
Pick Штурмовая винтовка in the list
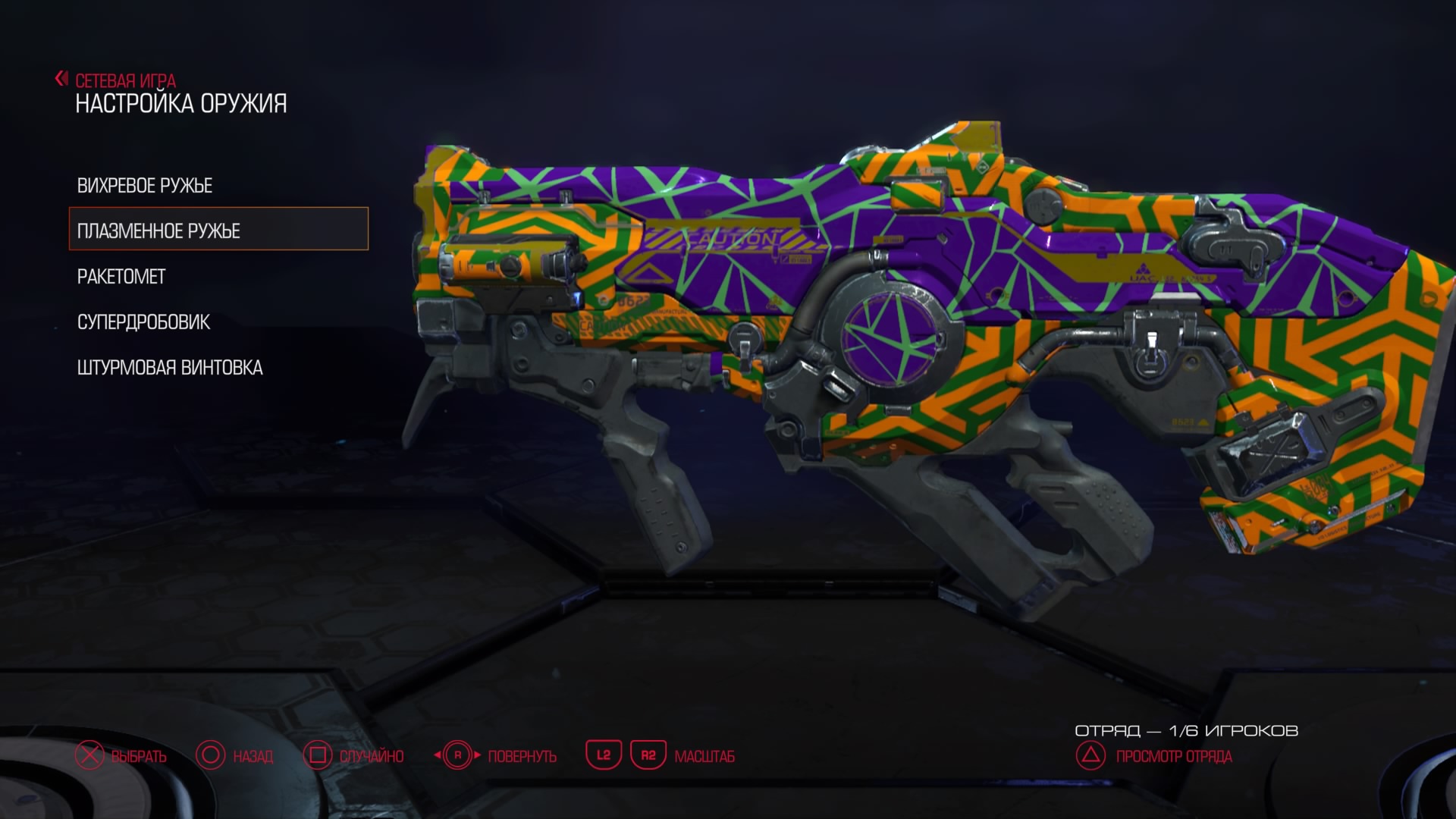click(x=170, y=368)
